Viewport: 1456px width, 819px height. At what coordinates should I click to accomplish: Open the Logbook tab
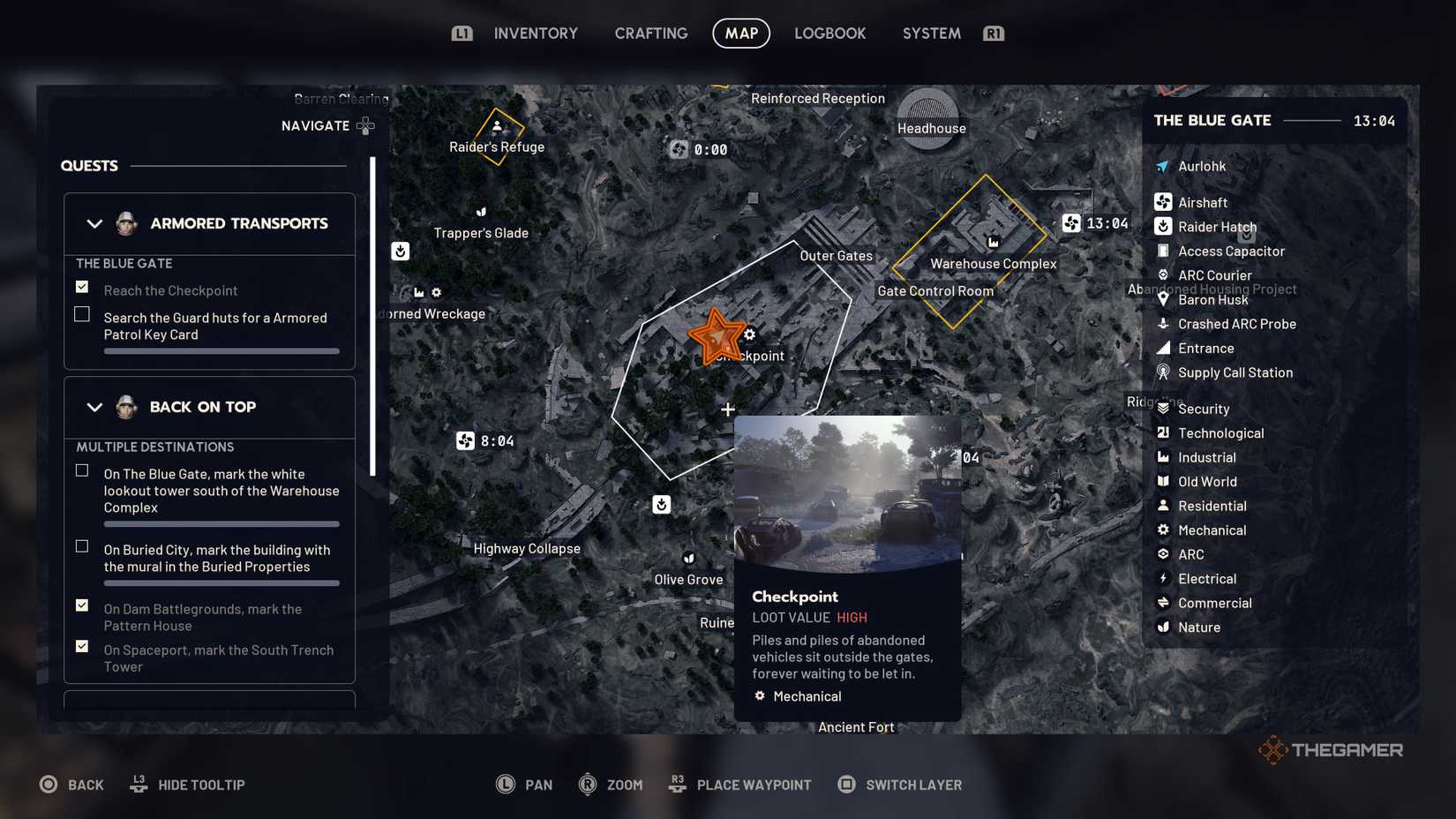pyautogui.click(x=829, y=33)
